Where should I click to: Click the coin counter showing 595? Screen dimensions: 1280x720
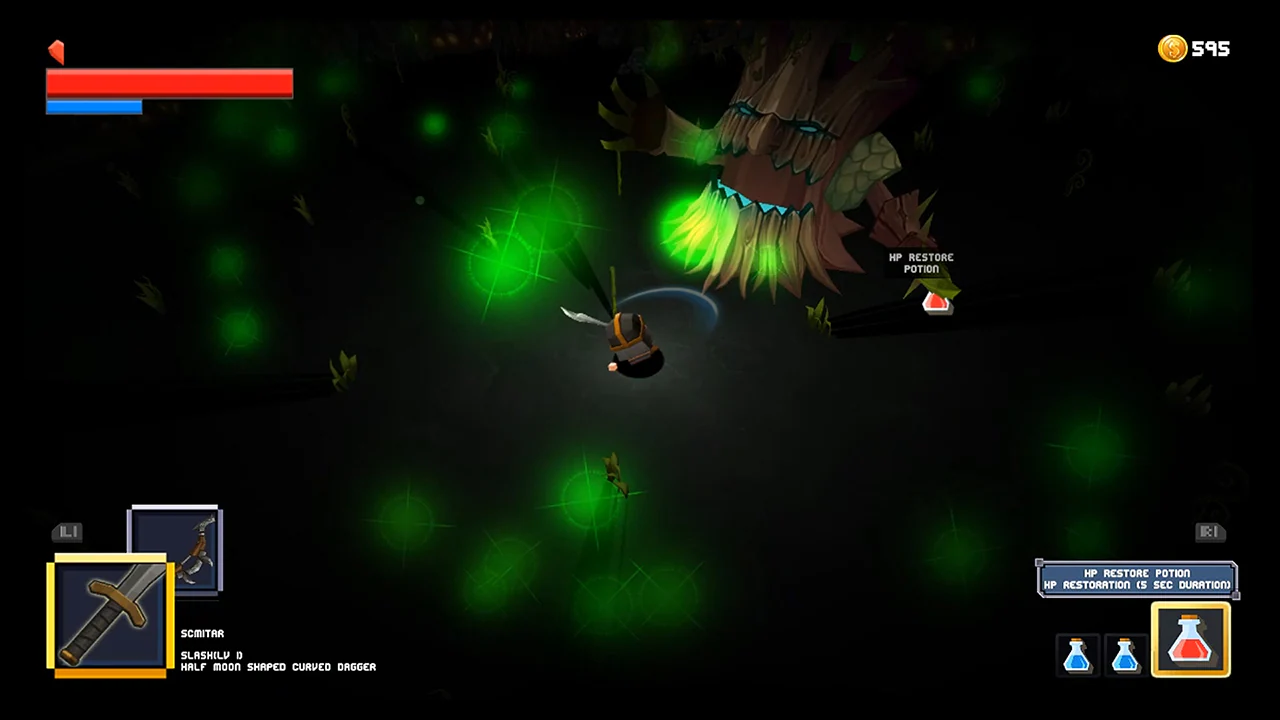tap(1213, 48)
